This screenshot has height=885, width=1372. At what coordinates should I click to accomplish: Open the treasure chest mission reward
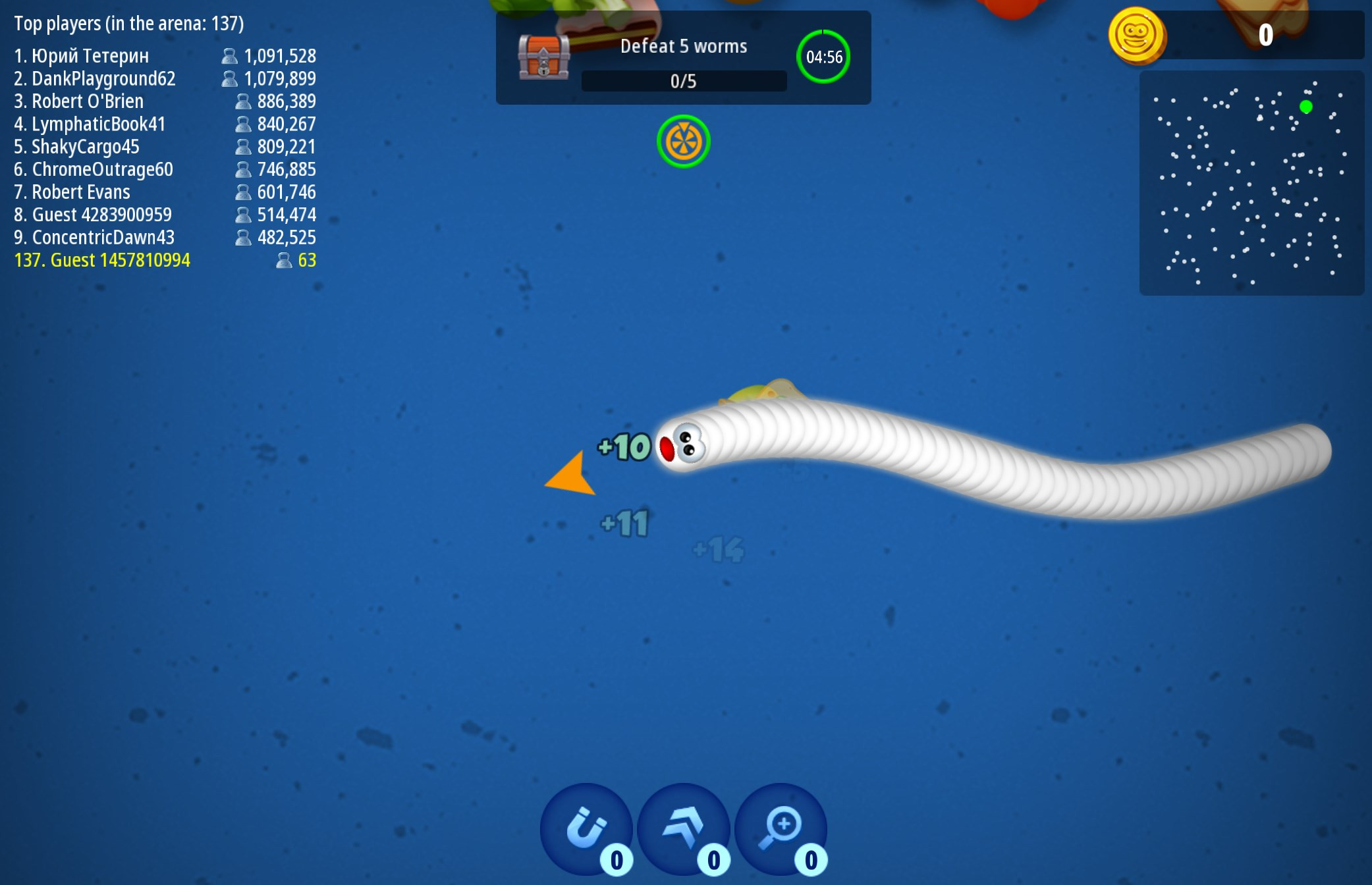pos(543,57)
